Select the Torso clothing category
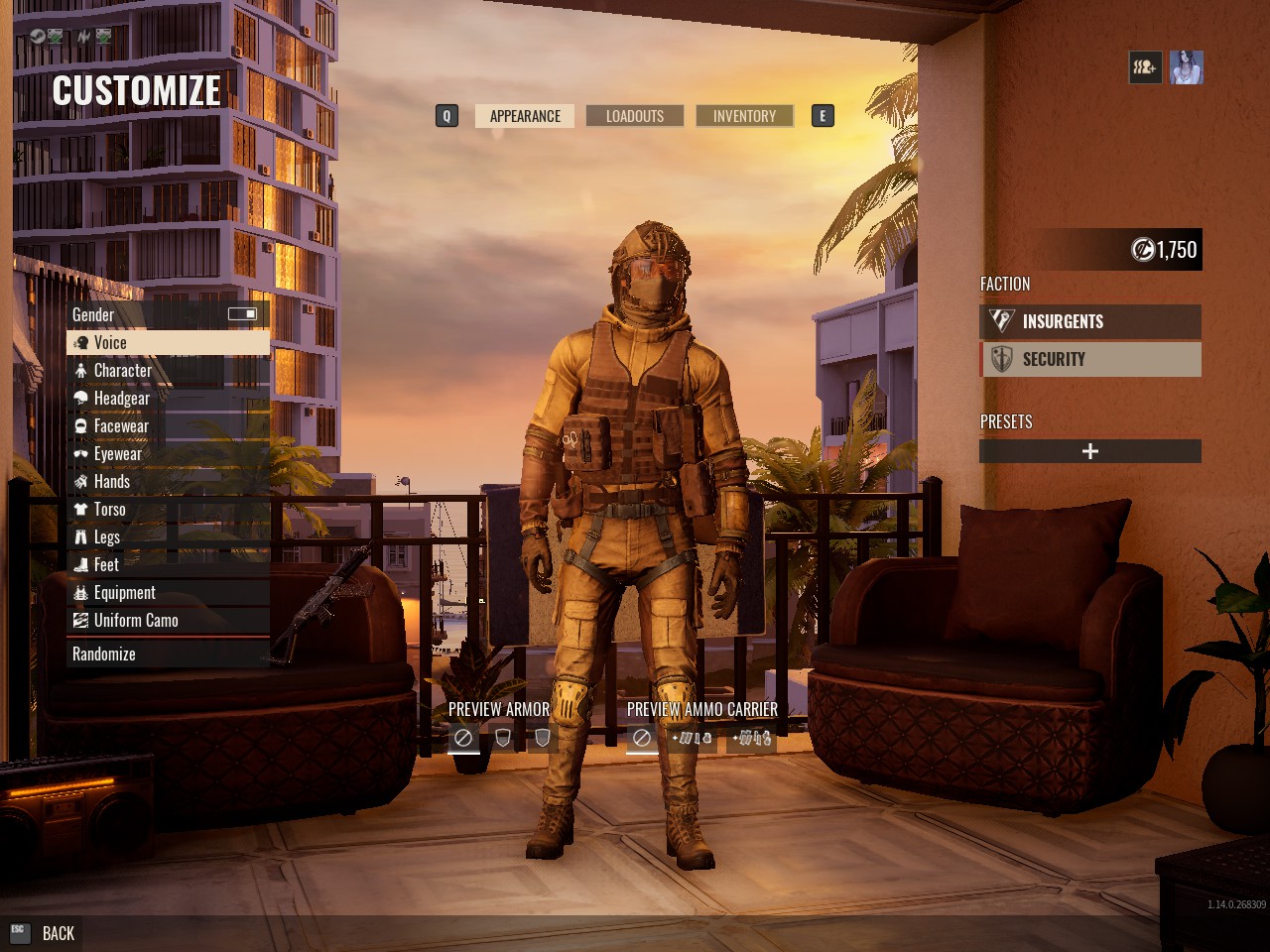Image resolution: width=1270 pixels, height=952 pixels. [109, 509]
